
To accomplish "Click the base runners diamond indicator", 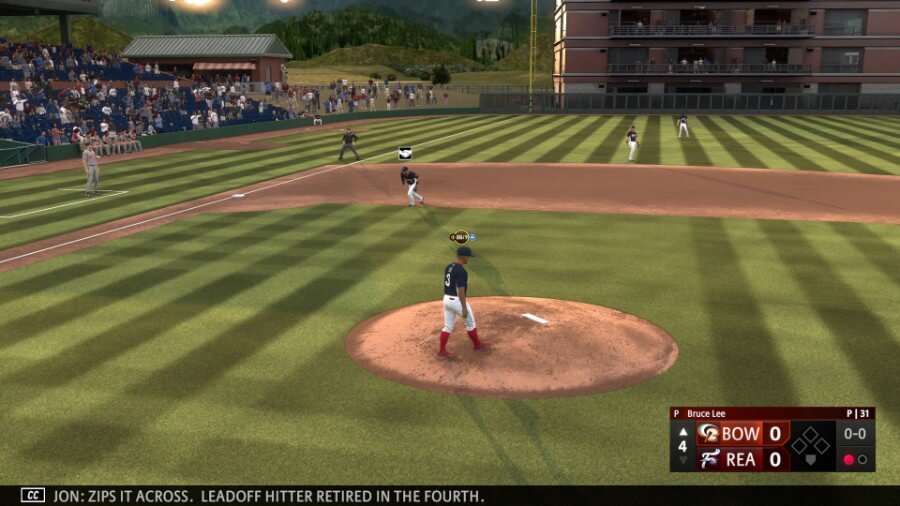I will [x=809, y=442].
